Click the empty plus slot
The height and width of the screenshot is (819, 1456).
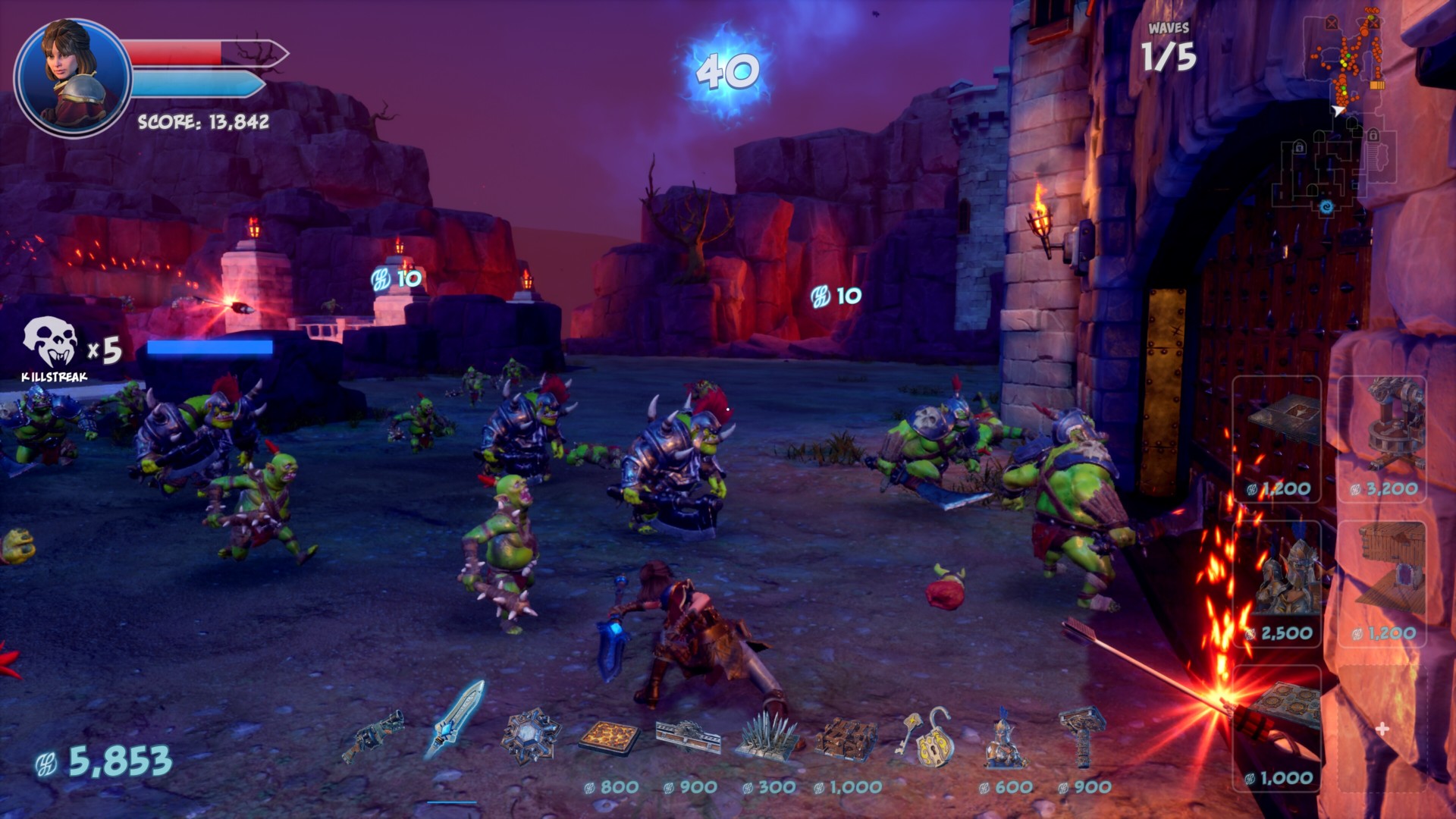(1382, 729)
